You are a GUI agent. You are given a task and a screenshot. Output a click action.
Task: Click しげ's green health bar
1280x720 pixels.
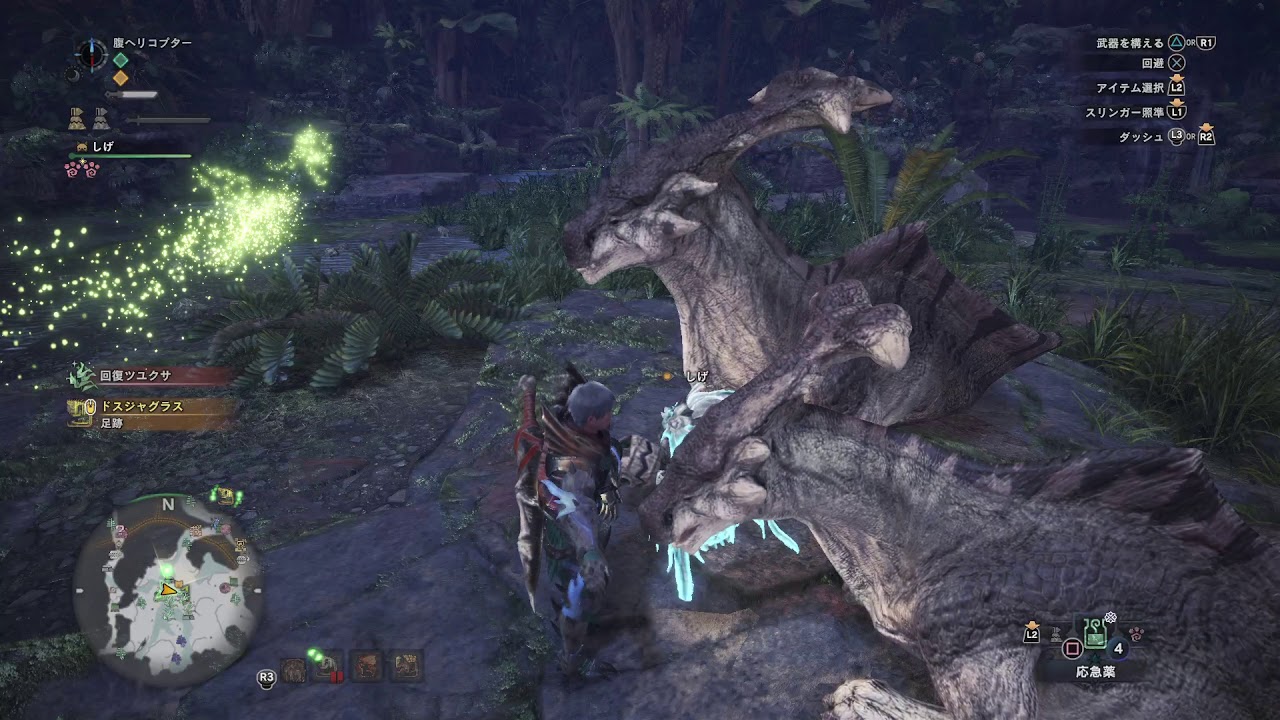click(x=130, y=156)
